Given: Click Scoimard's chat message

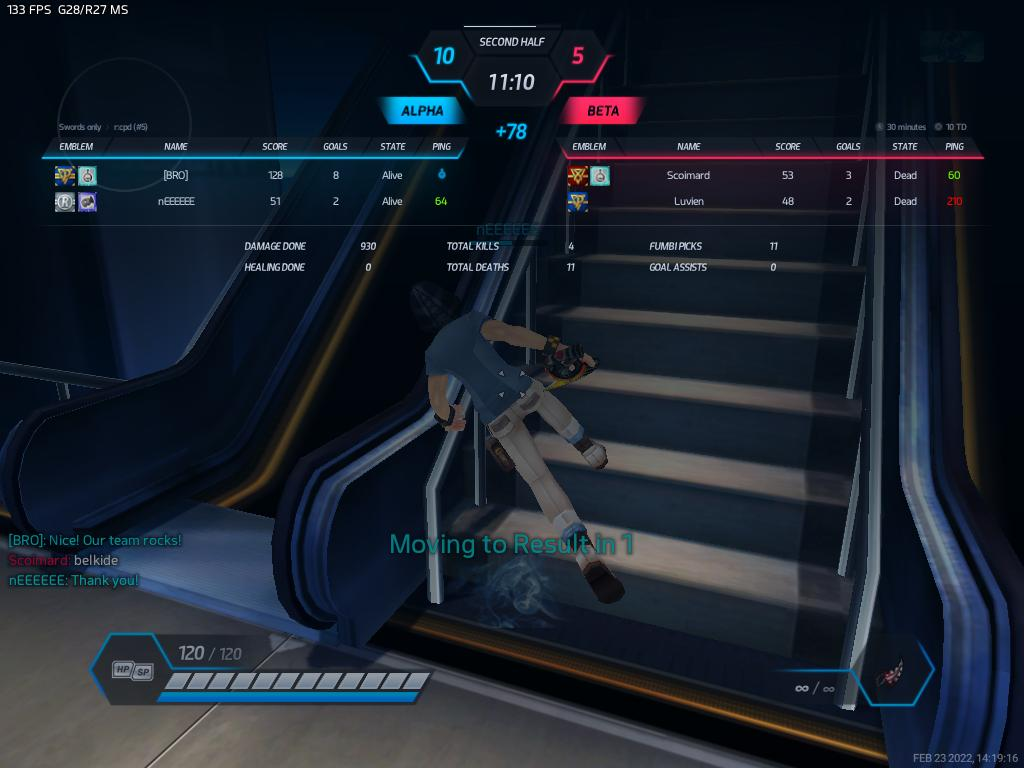Looking at the screenshot, I should coord(63,560).
